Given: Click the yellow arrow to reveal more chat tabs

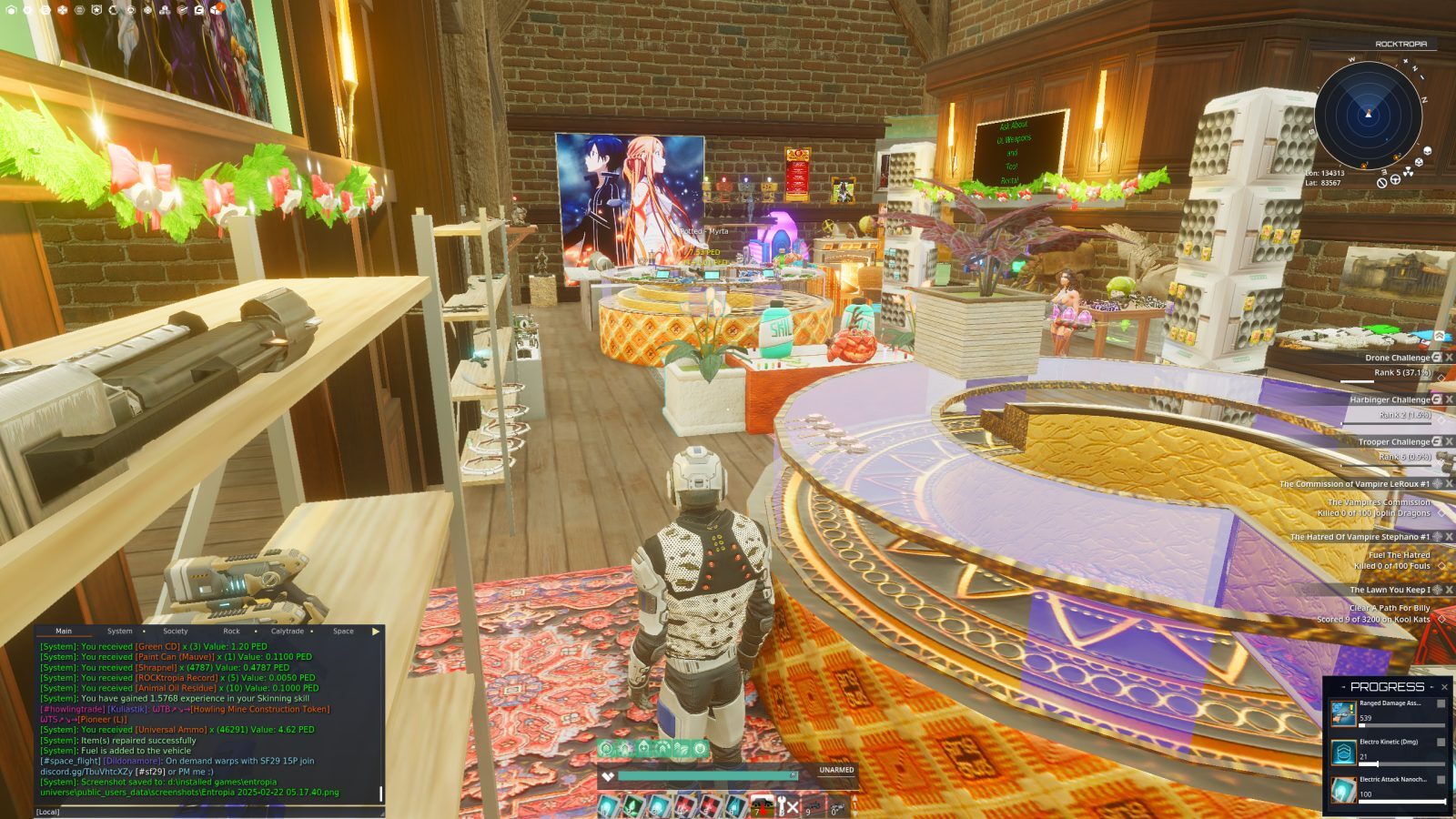Looking at the screenshot, I should pyautogui.click(x=376, y=631).
